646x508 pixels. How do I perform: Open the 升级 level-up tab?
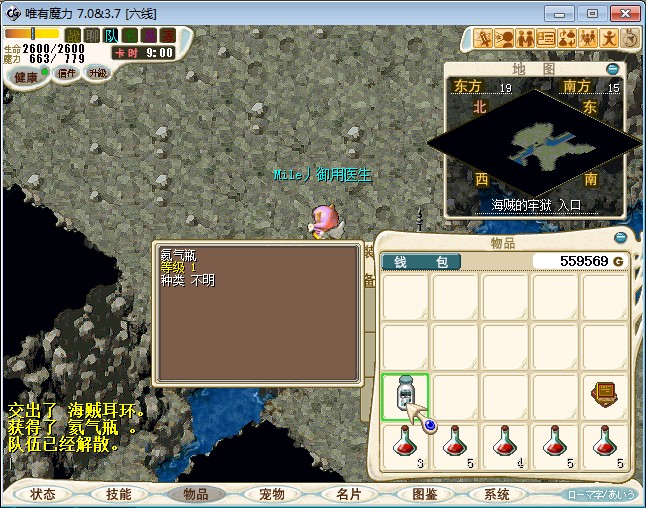pyautogui.click(x=98, y=73)
